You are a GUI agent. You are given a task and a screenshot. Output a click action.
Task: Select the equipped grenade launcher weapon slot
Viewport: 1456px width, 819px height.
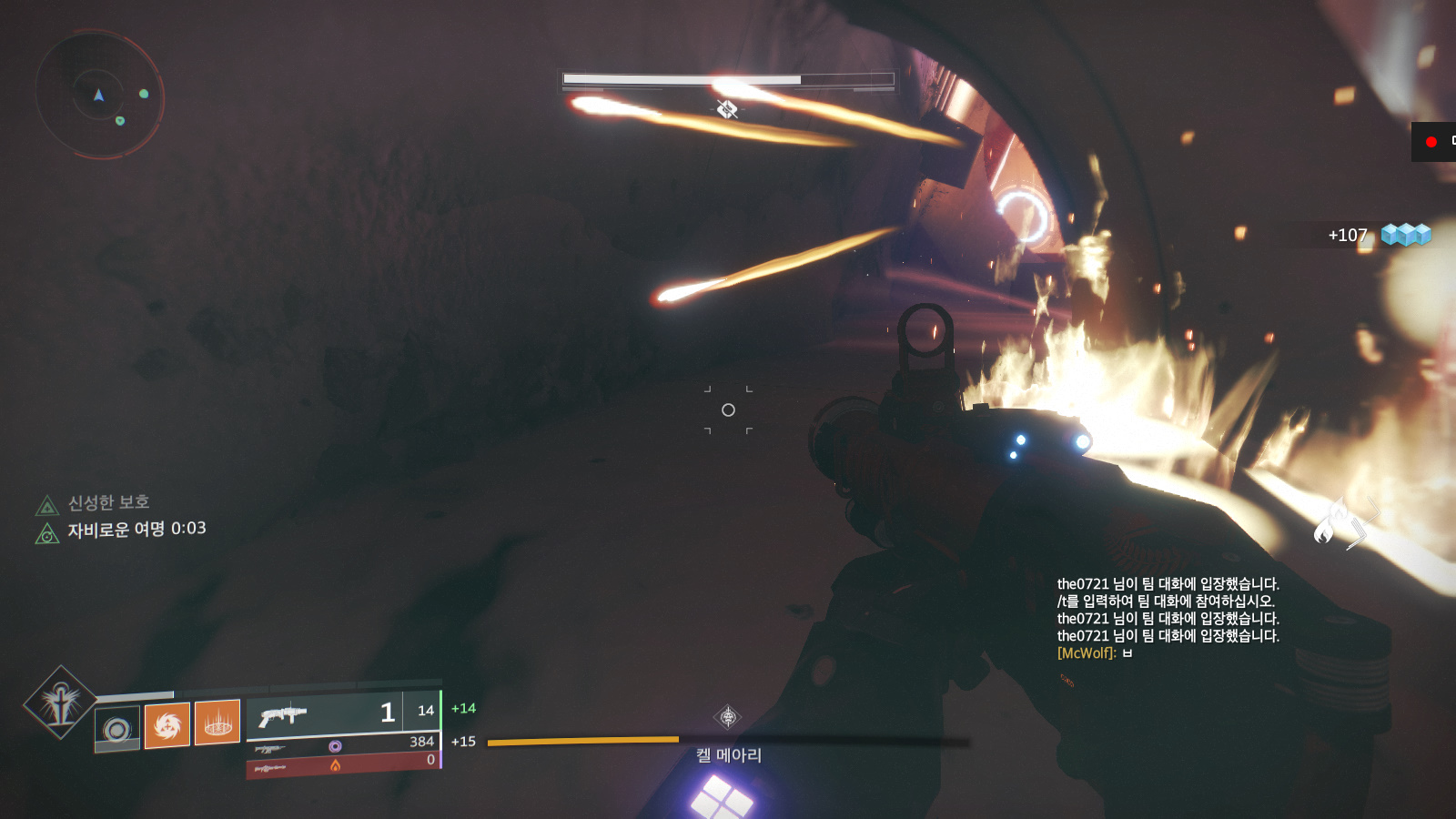point(342,713)
